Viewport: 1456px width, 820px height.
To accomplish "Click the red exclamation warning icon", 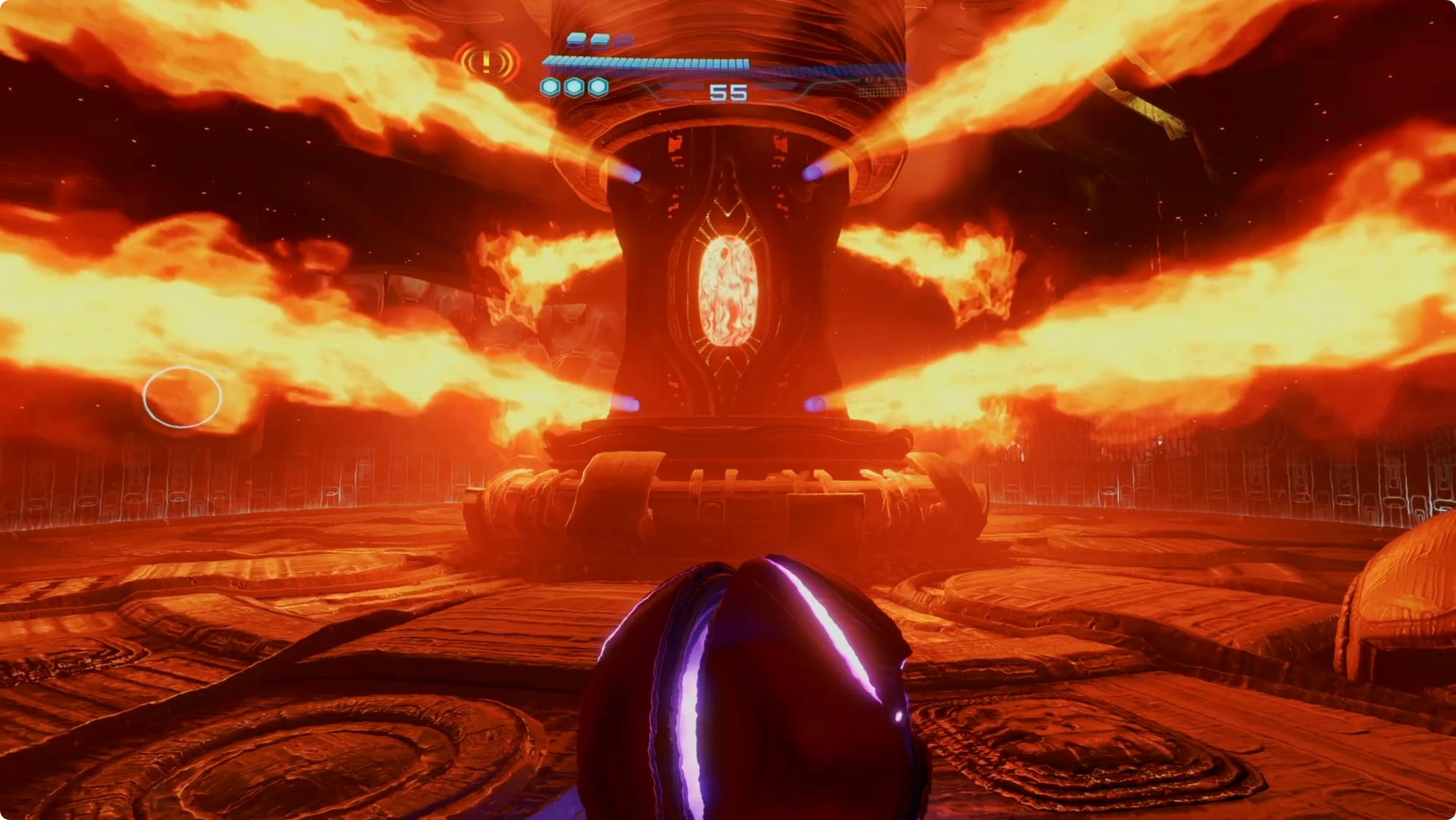I will 486,63.
